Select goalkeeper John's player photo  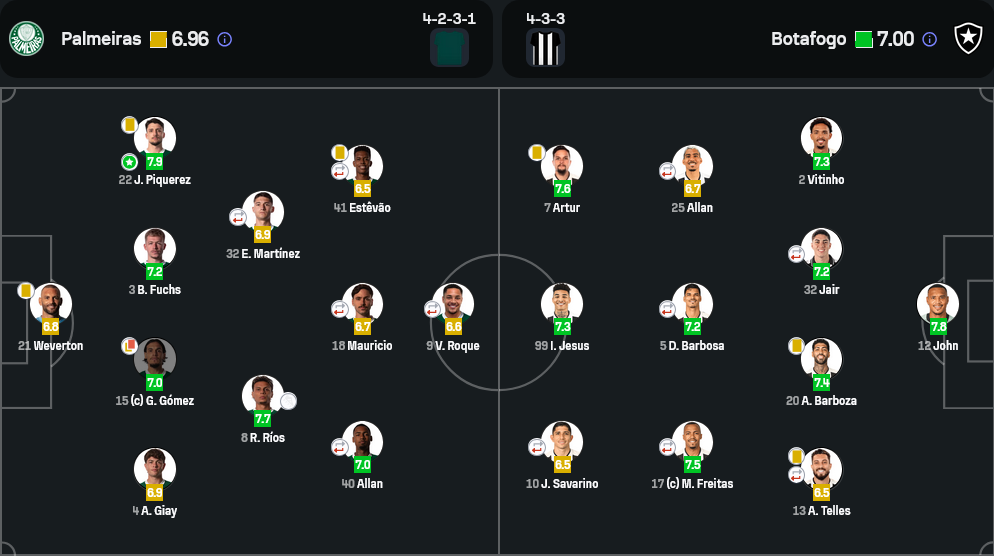click(x=938, y=304)
